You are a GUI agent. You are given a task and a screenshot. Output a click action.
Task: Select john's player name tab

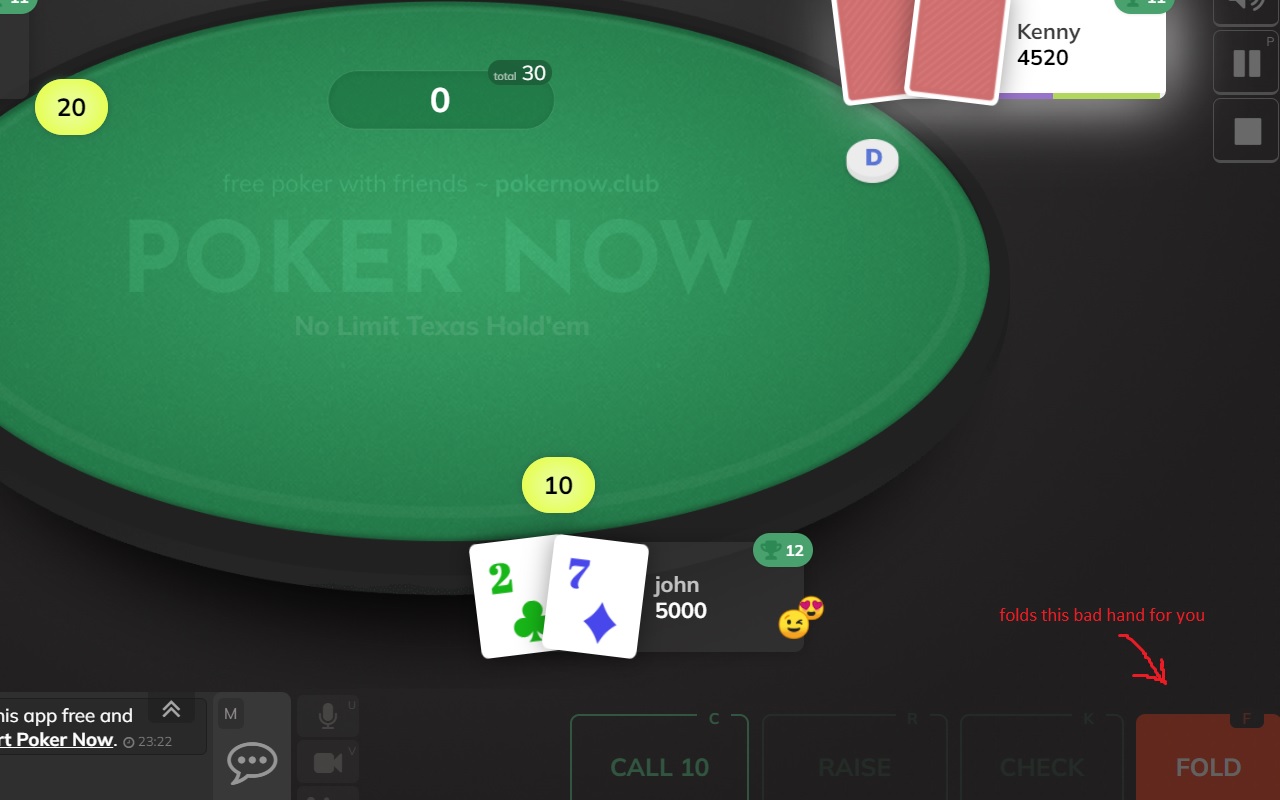coord(679,585)
